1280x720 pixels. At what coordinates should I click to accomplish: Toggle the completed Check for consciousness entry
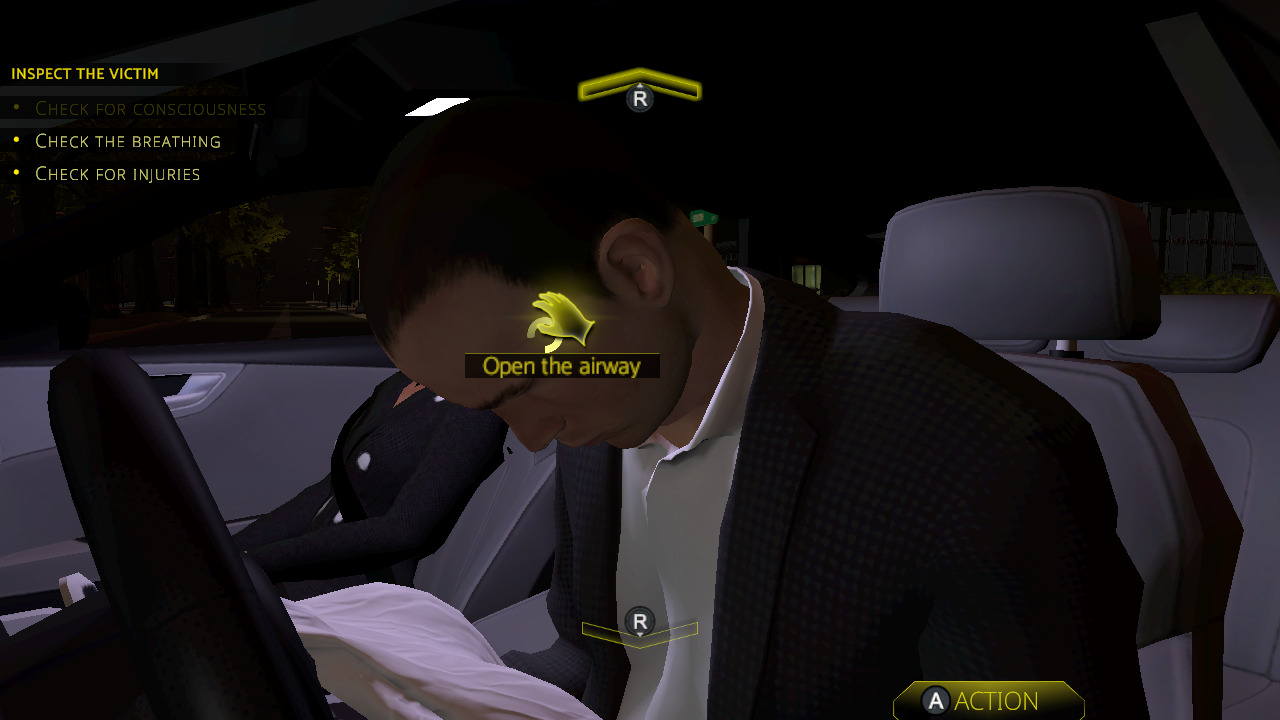pyautogui.click(x=150, y=108)
